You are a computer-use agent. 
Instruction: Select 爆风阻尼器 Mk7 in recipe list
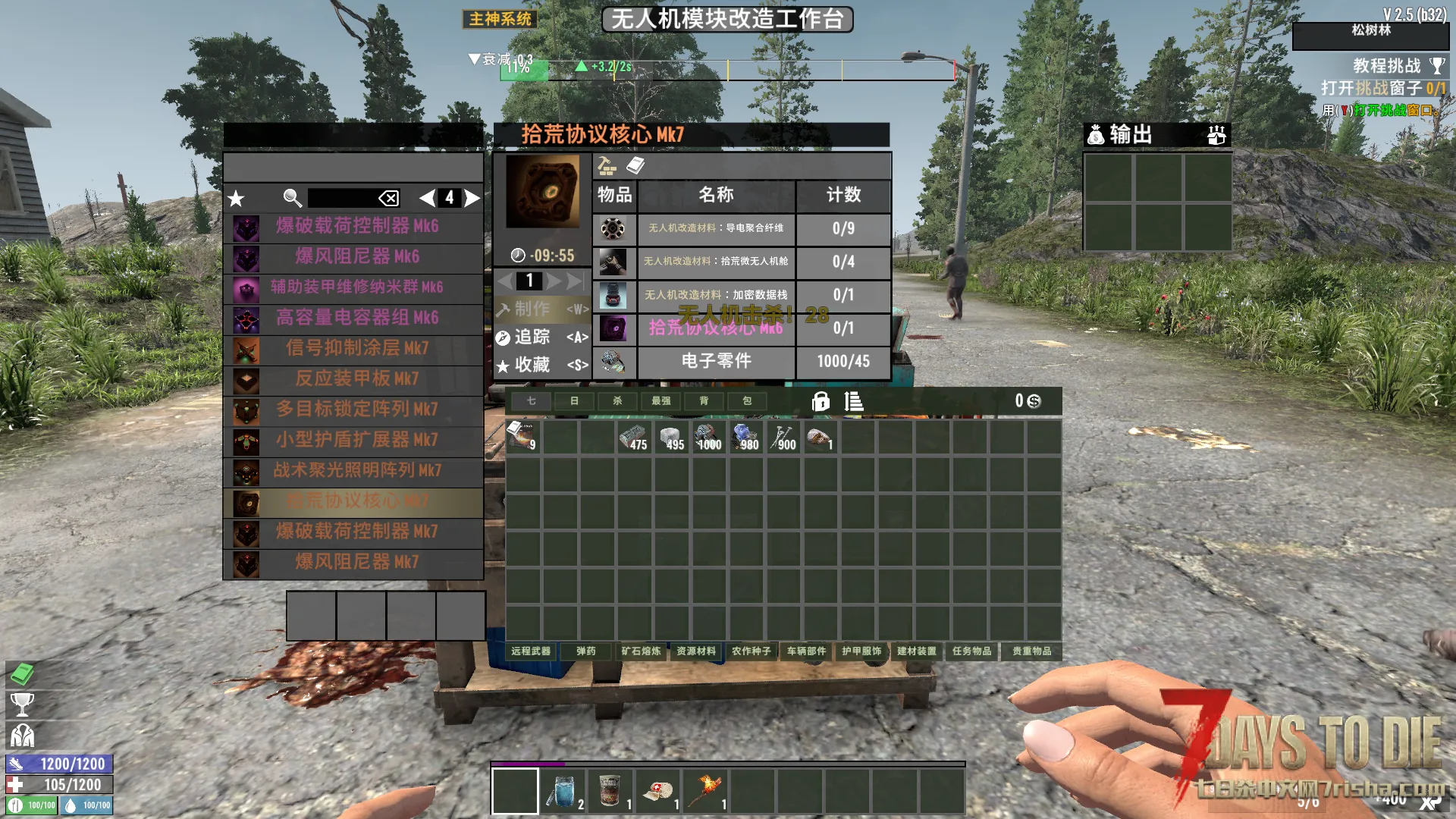point(356,562)
